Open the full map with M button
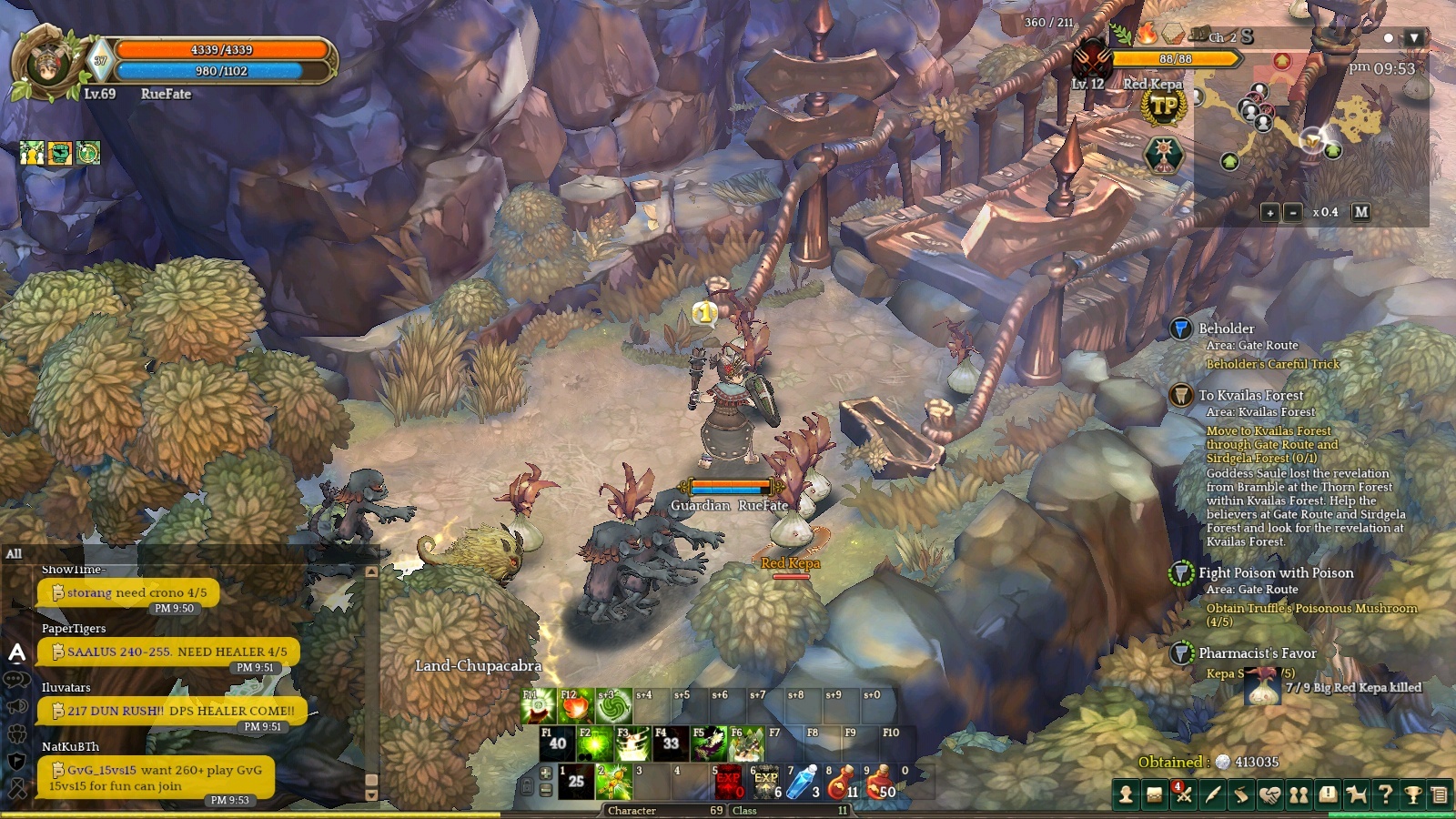This screenshot has width=1456, height=819. (1360, 211)
